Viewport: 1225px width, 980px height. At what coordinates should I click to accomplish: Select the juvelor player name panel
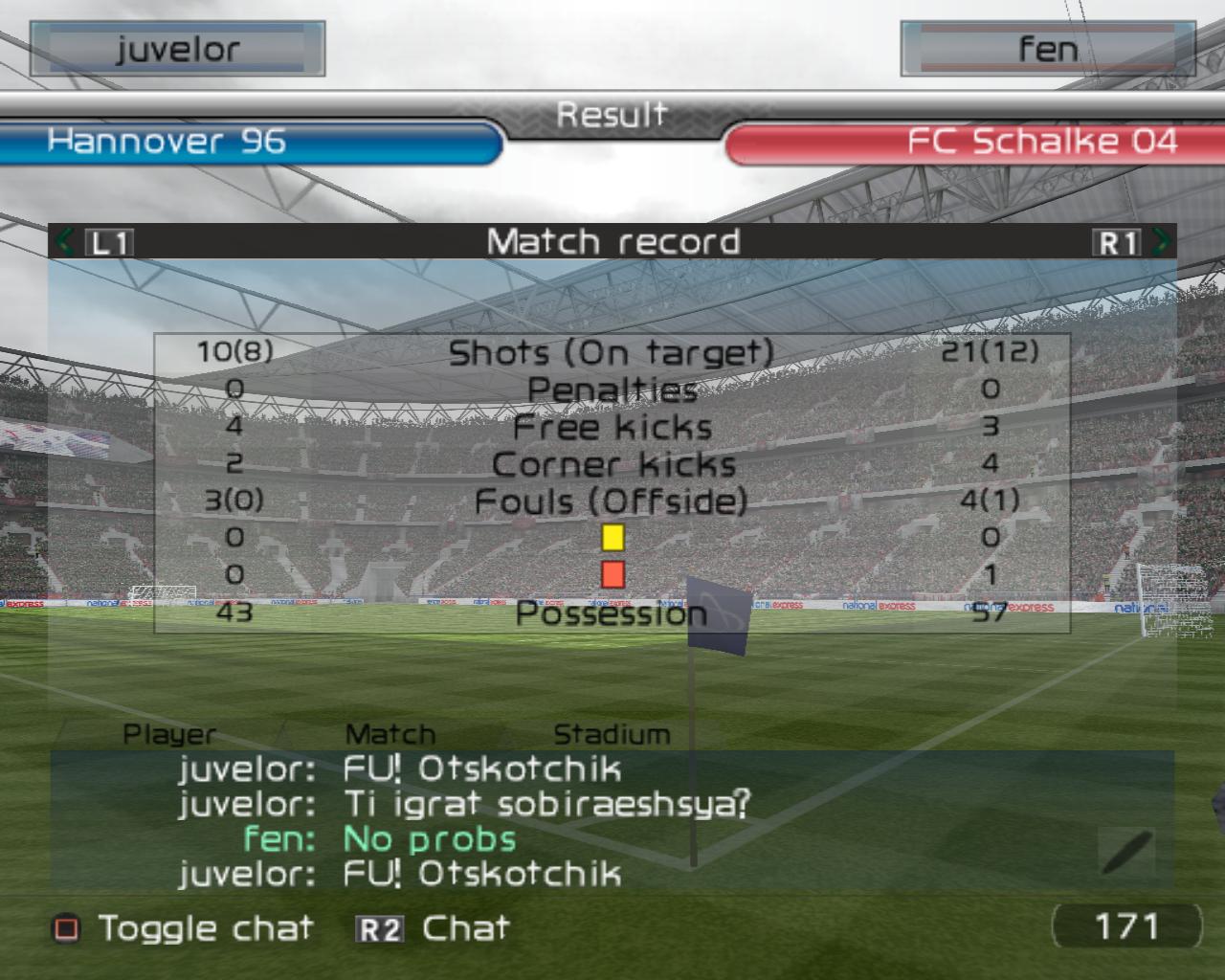coord(178,49)
